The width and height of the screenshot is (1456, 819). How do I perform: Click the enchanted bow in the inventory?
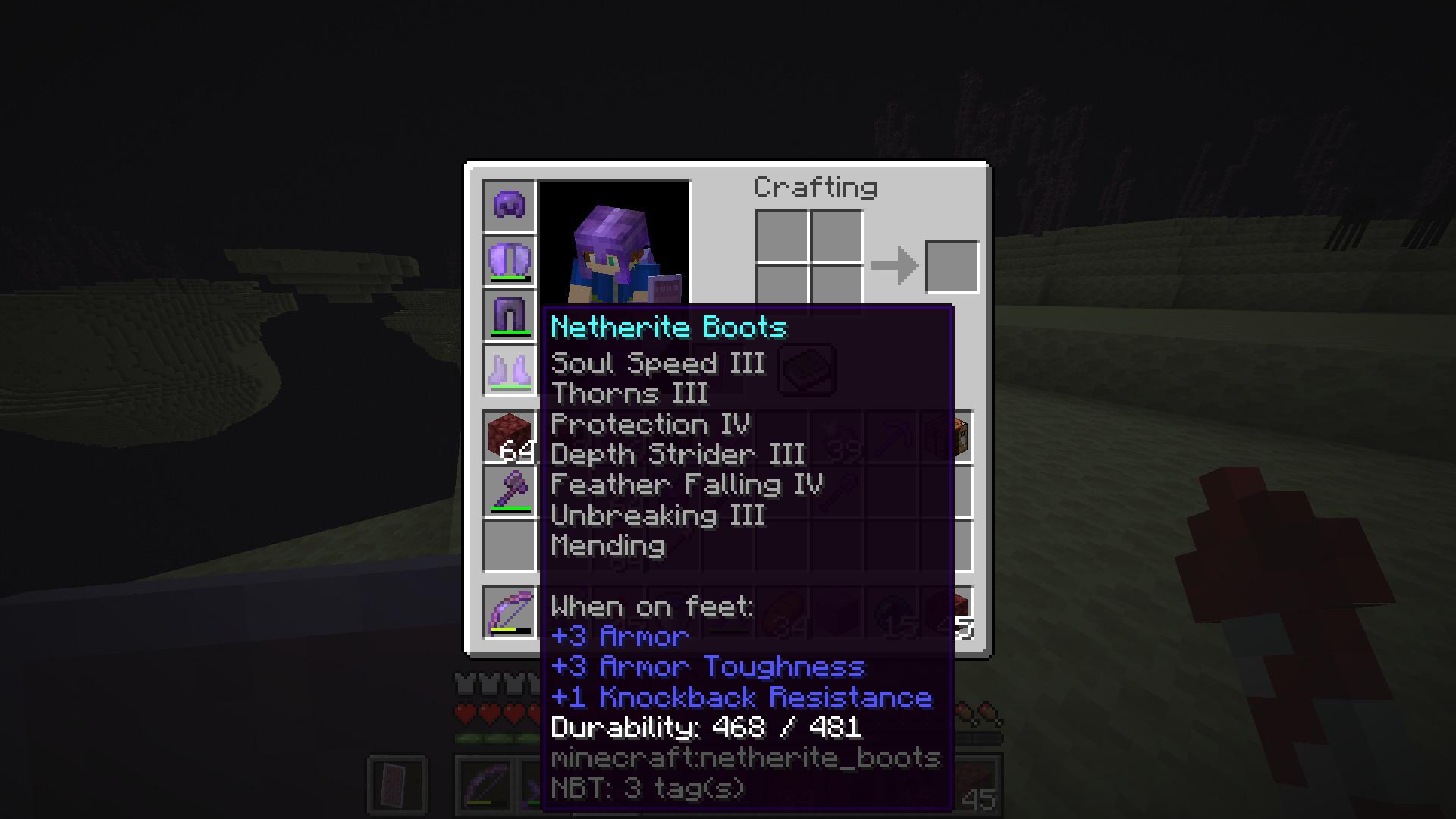[508, 610]
